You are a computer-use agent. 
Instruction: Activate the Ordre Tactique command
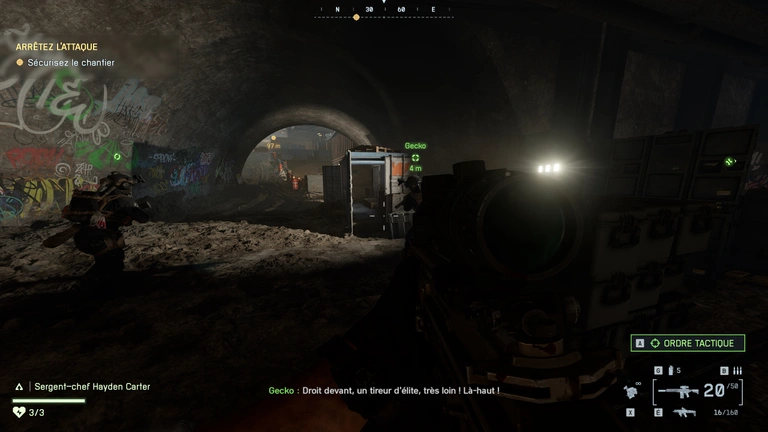(x=688, y=343)
